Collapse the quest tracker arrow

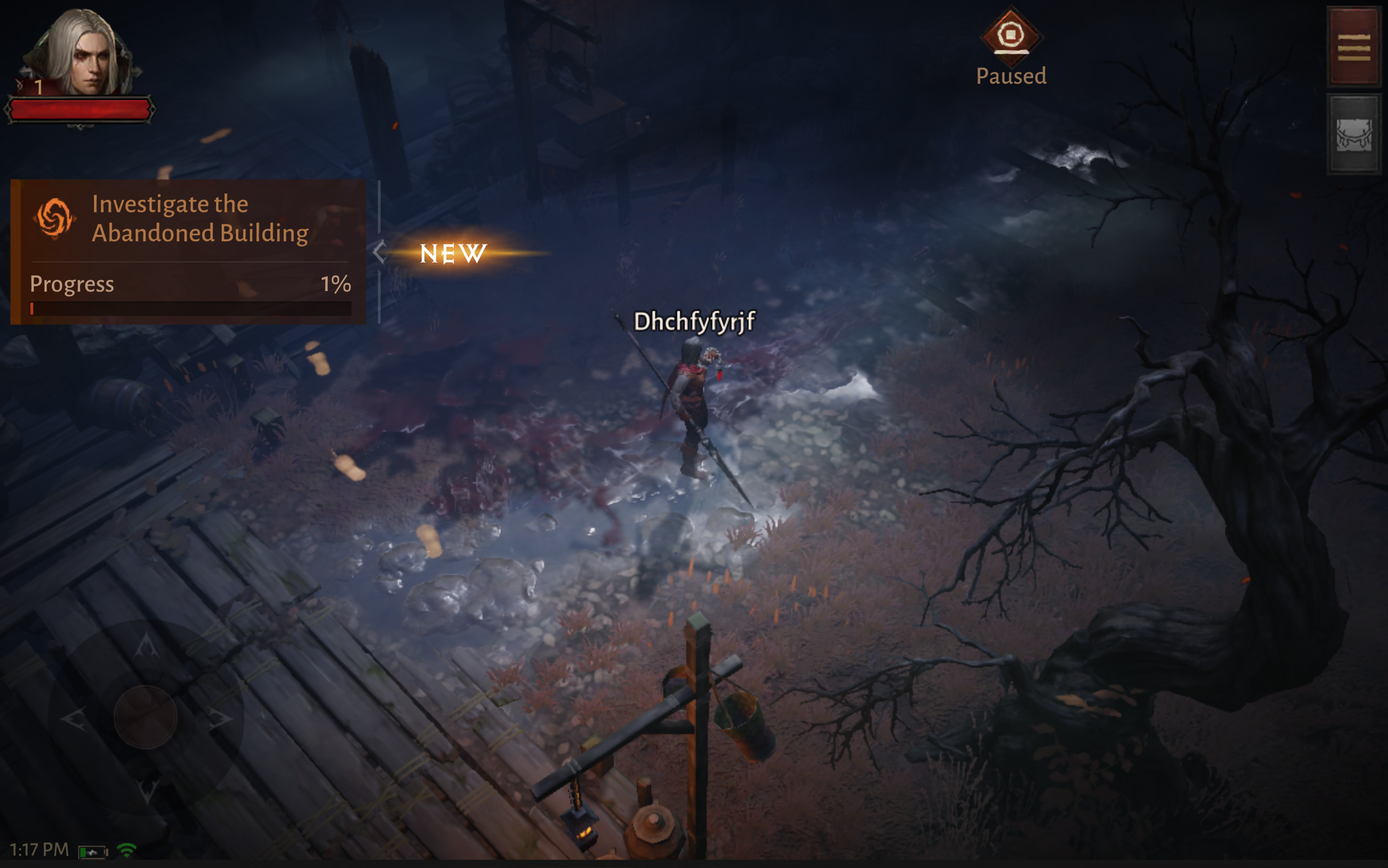(x=380, y=252)
